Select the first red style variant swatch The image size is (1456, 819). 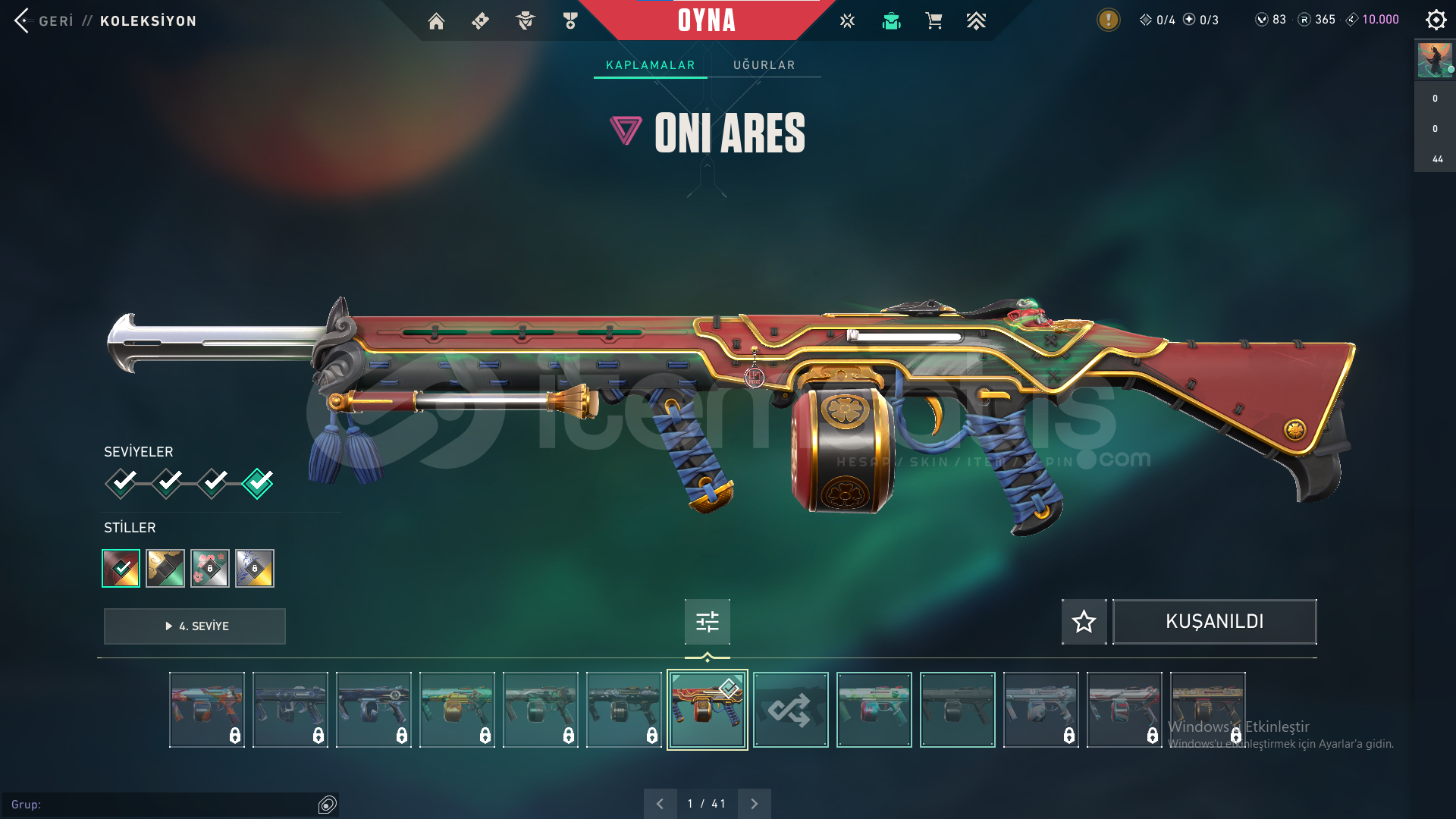click(x=121, y=568)
